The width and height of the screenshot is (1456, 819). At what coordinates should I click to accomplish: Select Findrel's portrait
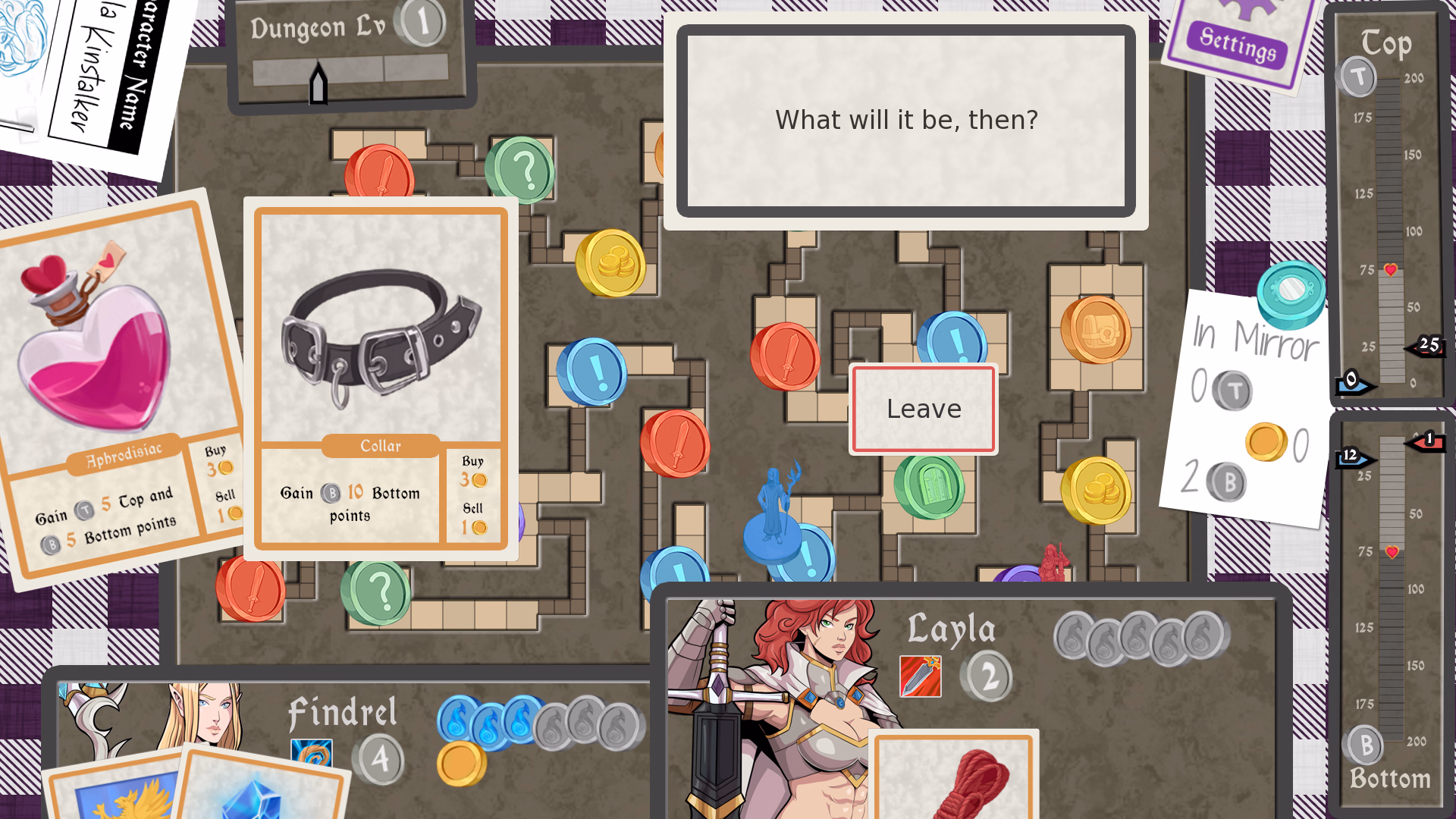[x=201, y=713]
